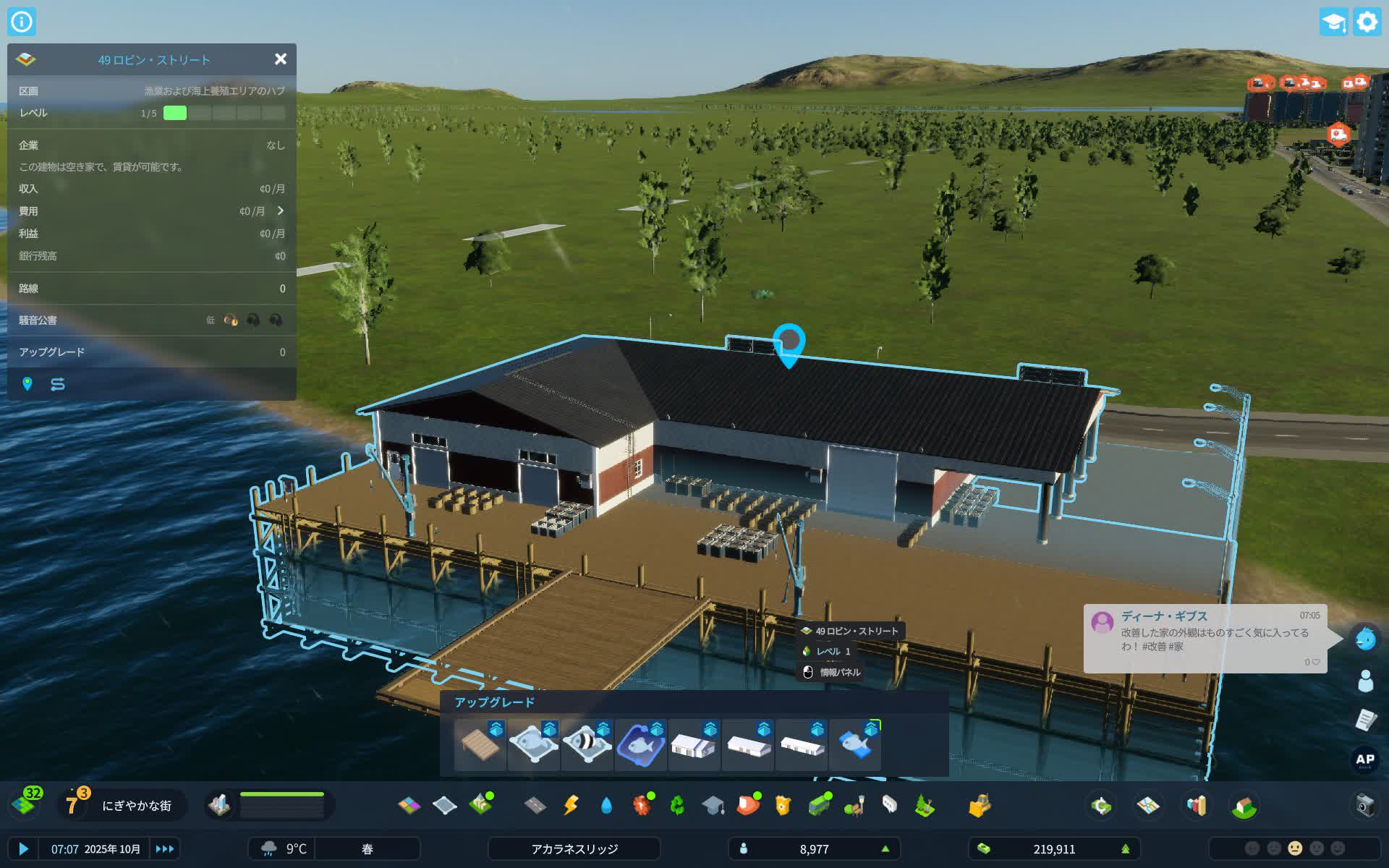1389x868 pixels.
Task: Open the zones tool
Action: click(409, 805)
